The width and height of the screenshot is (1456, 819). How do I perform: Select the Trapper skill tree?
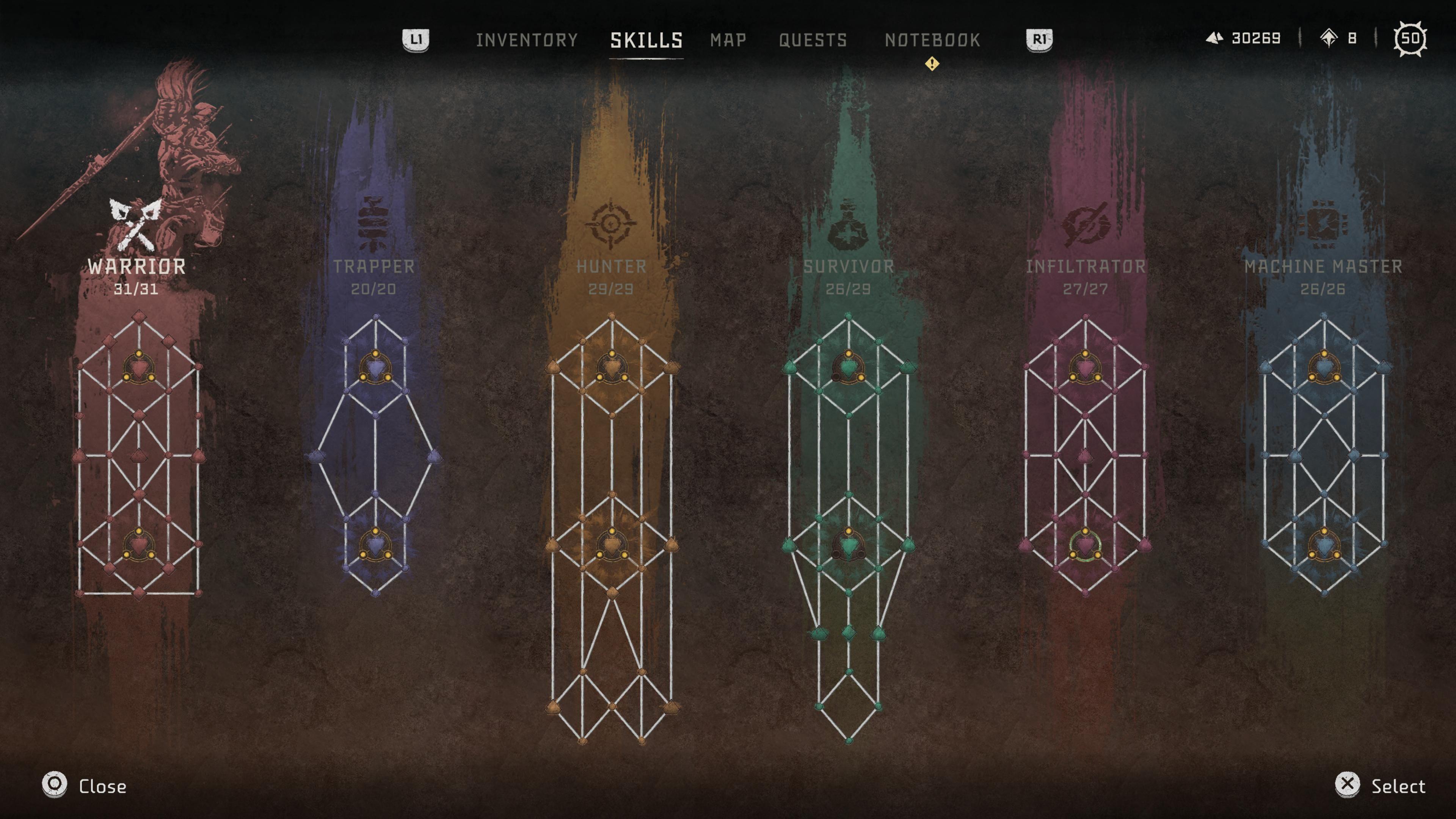click(373, 266)
